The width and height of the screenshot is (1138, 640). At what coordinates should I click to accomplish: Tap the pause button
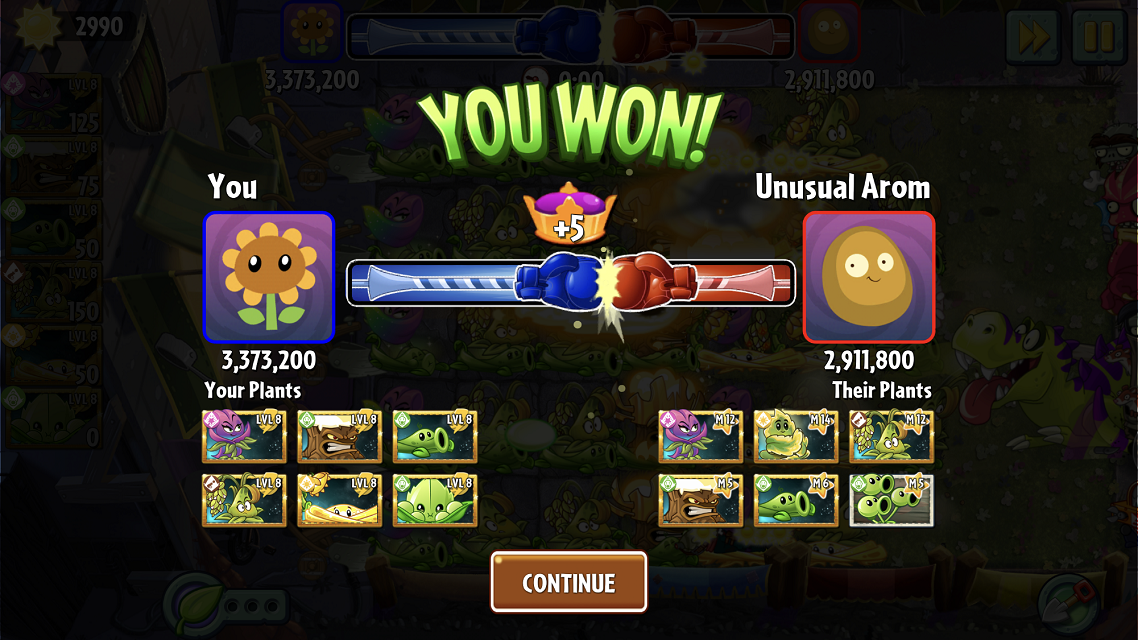click(1098, 37)
